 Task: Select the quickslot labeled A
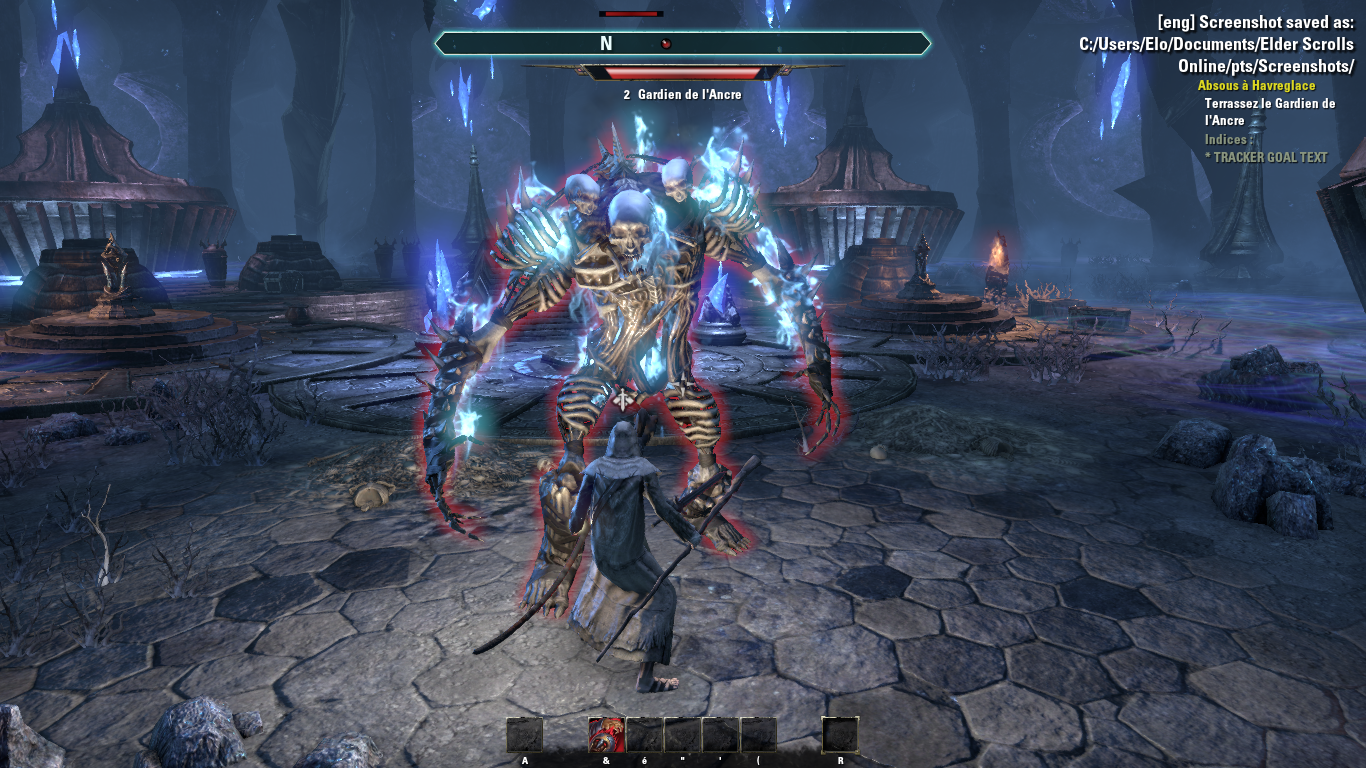[525, 735]
